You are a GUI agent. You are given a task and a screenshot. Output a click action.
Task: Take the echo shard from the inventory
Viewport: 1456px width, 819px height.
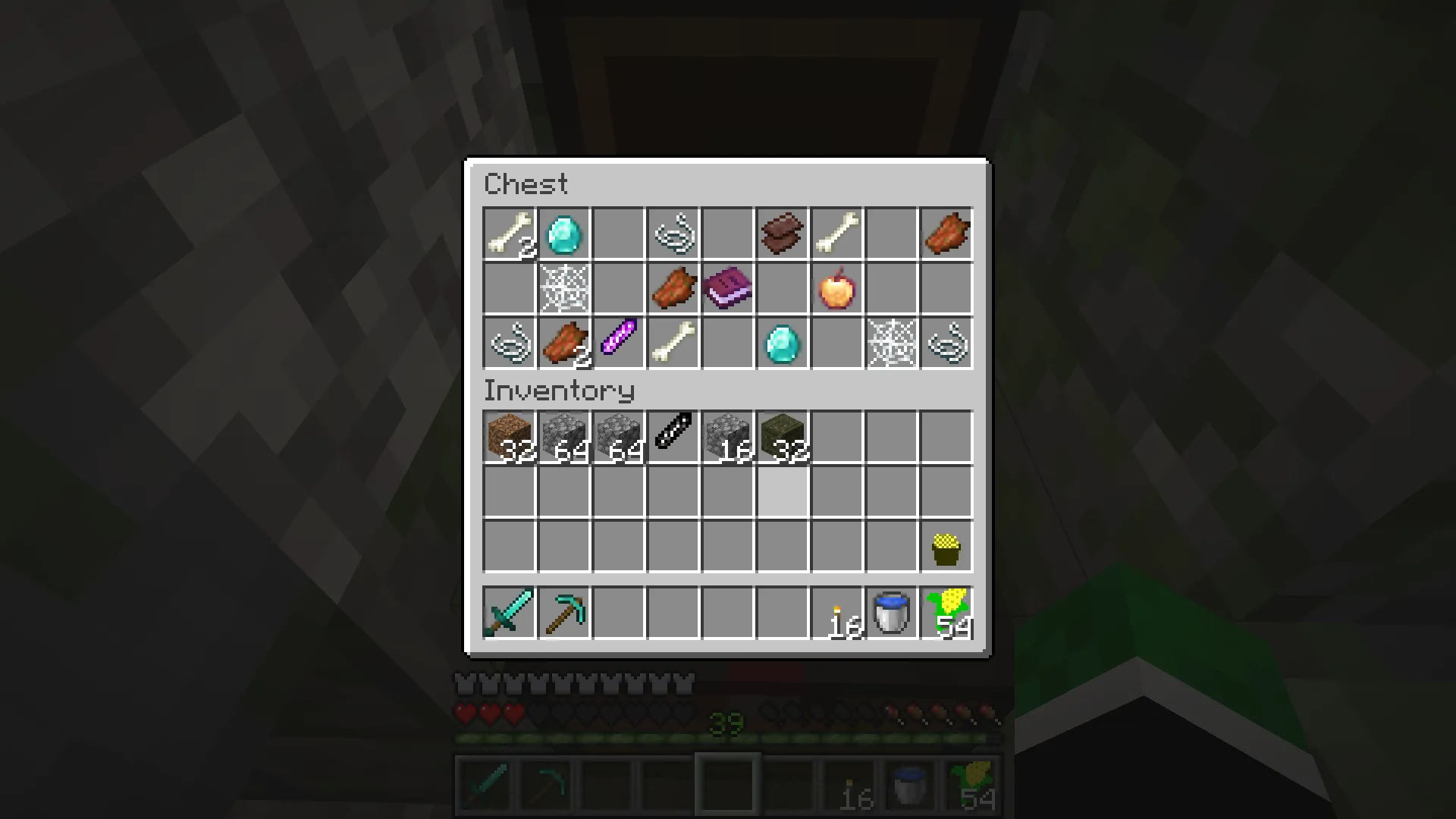pos(673,433)
